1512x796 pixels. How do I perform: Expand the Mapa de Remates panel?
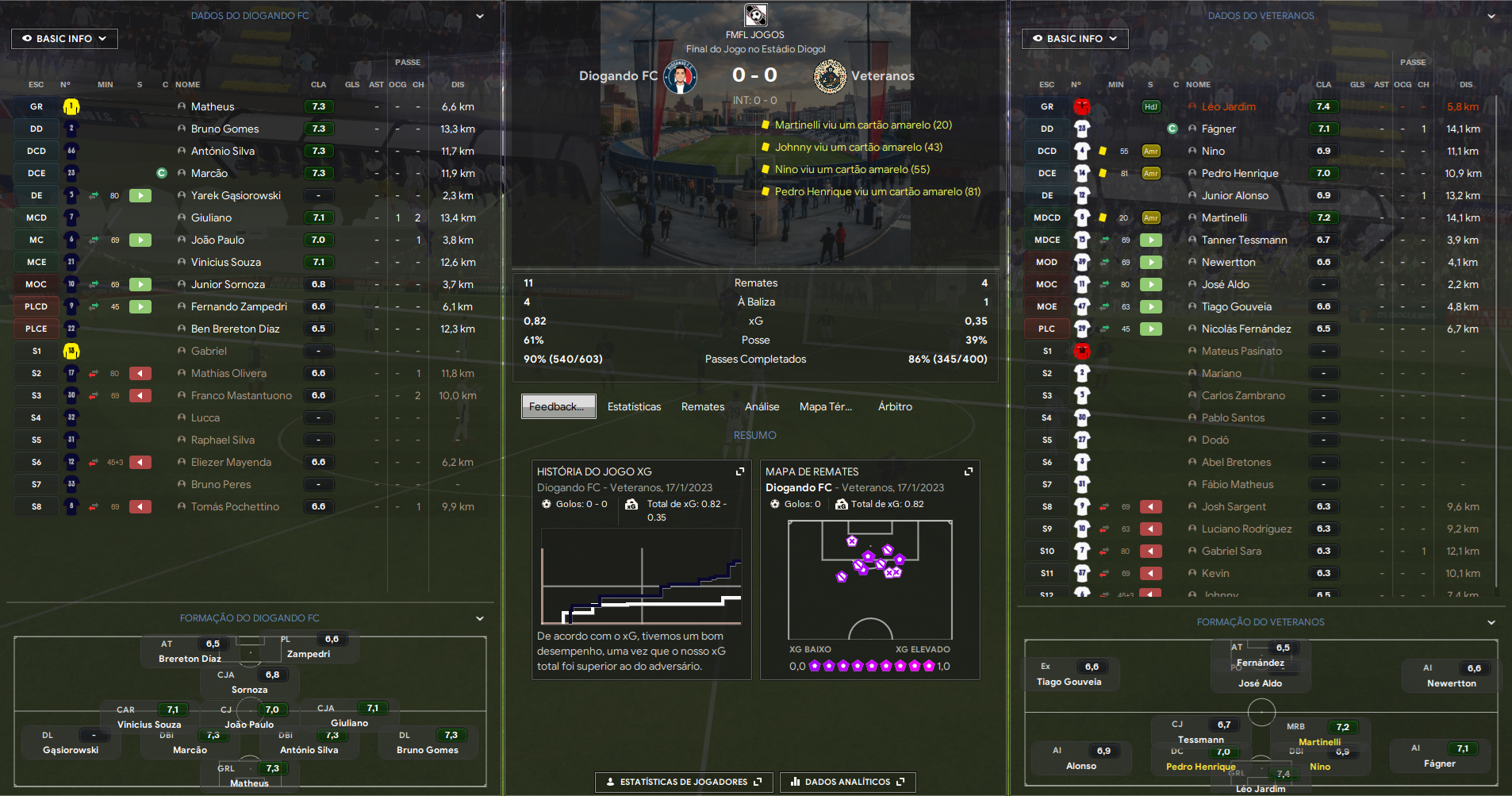pos(969,471)
